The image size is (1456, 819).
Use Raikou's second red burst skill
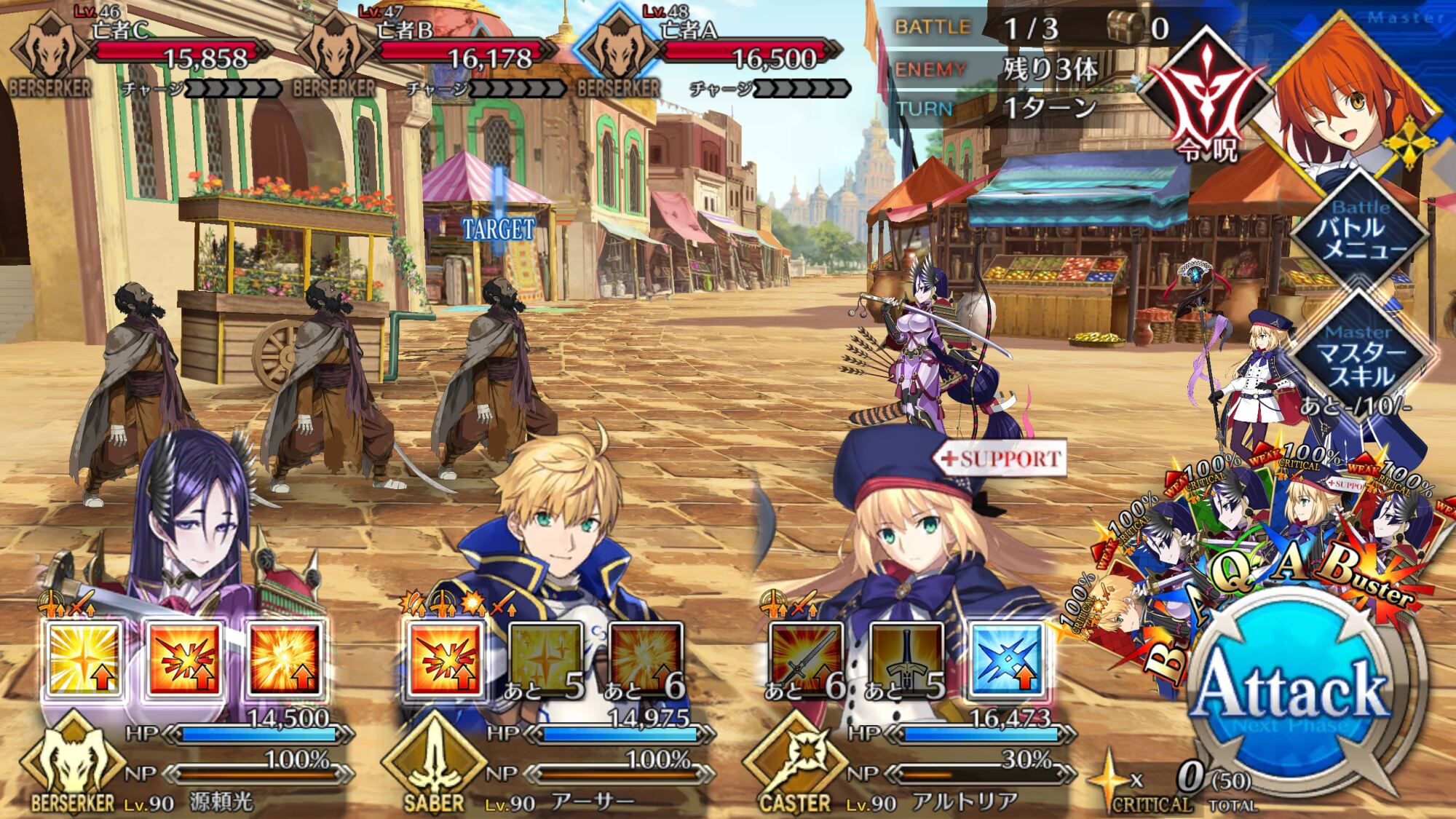(184, 660)
